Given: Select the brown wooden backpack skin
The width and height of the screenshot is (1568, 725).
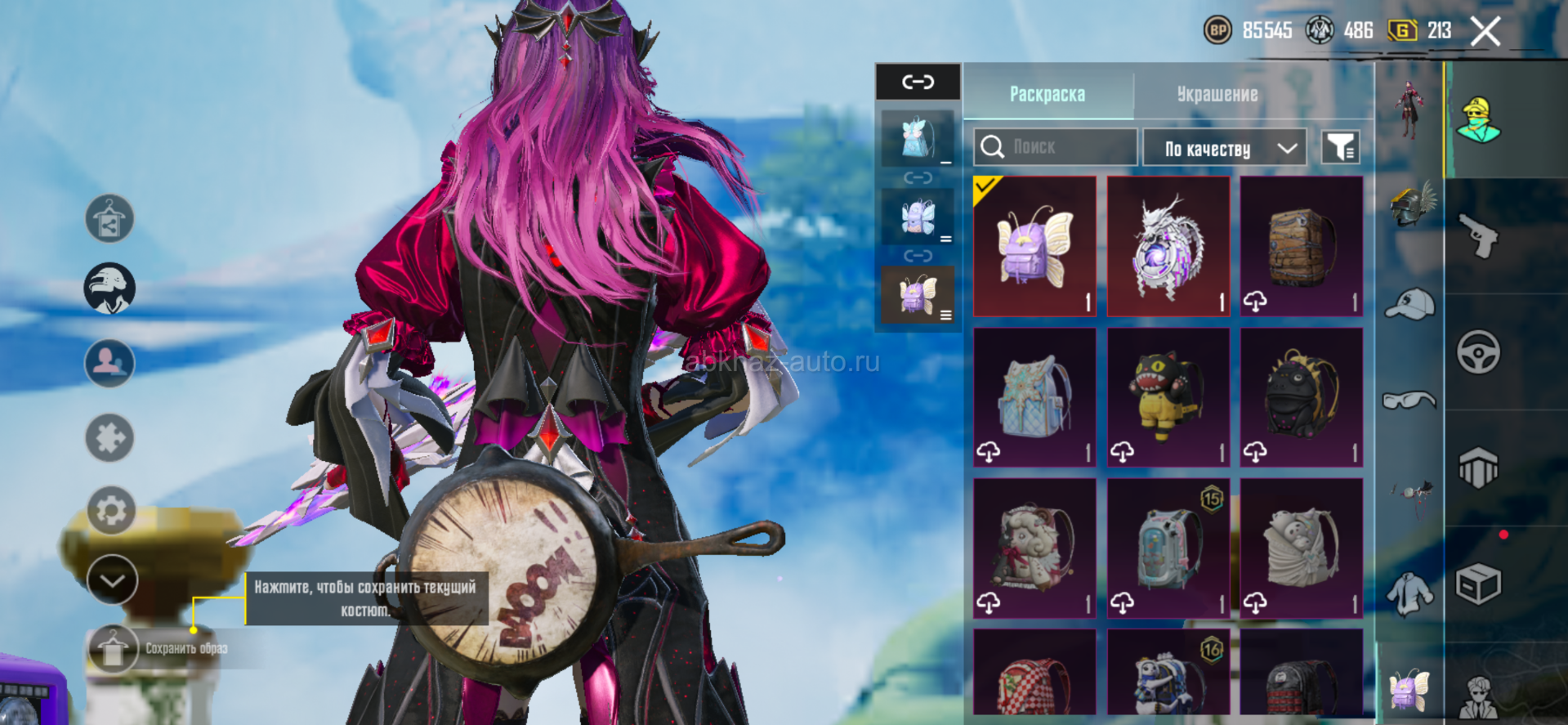Looking at the screenshot, I should tap(1301, 246).
